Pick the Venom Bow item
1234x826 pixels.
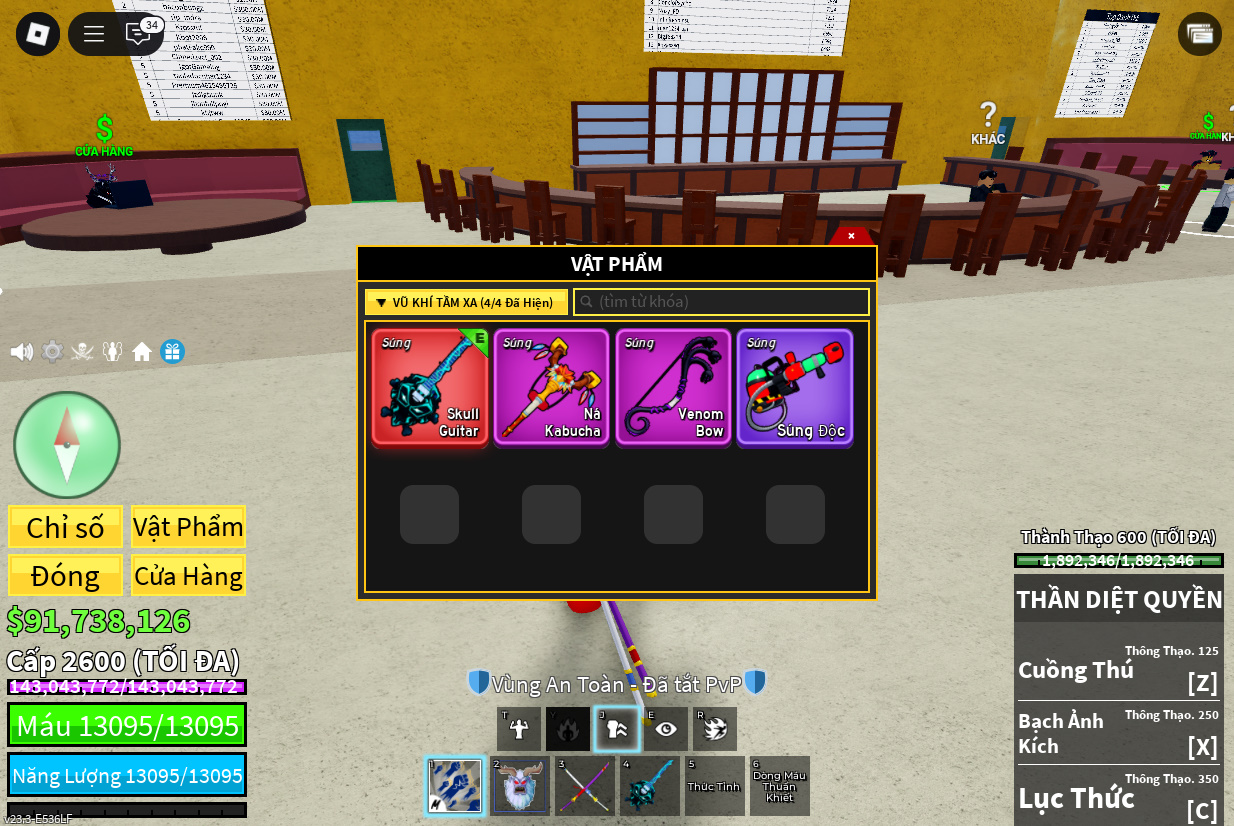(673, 387)
